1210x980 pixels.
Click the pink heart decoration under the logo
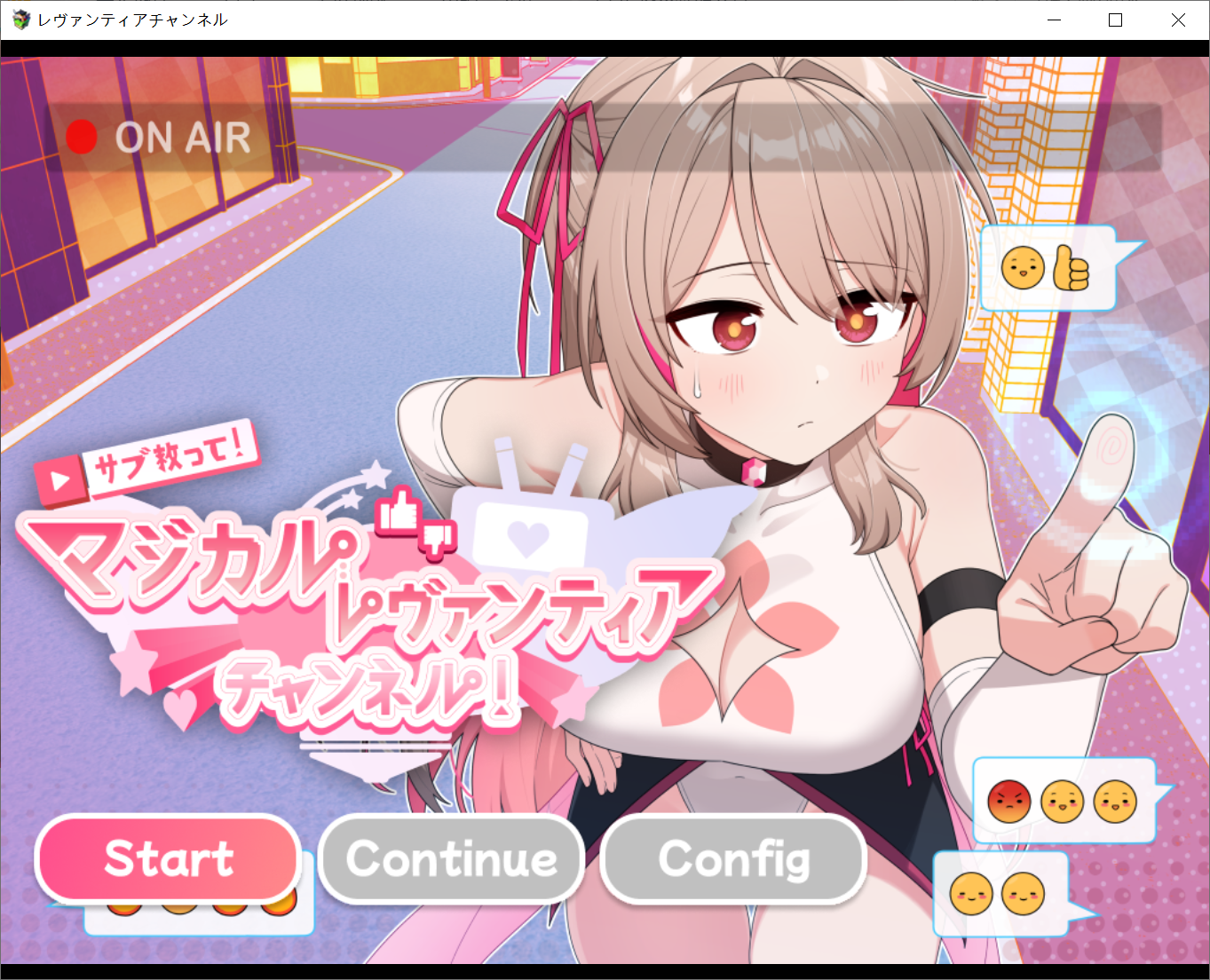pyautogui.click(x=181, y=707)
